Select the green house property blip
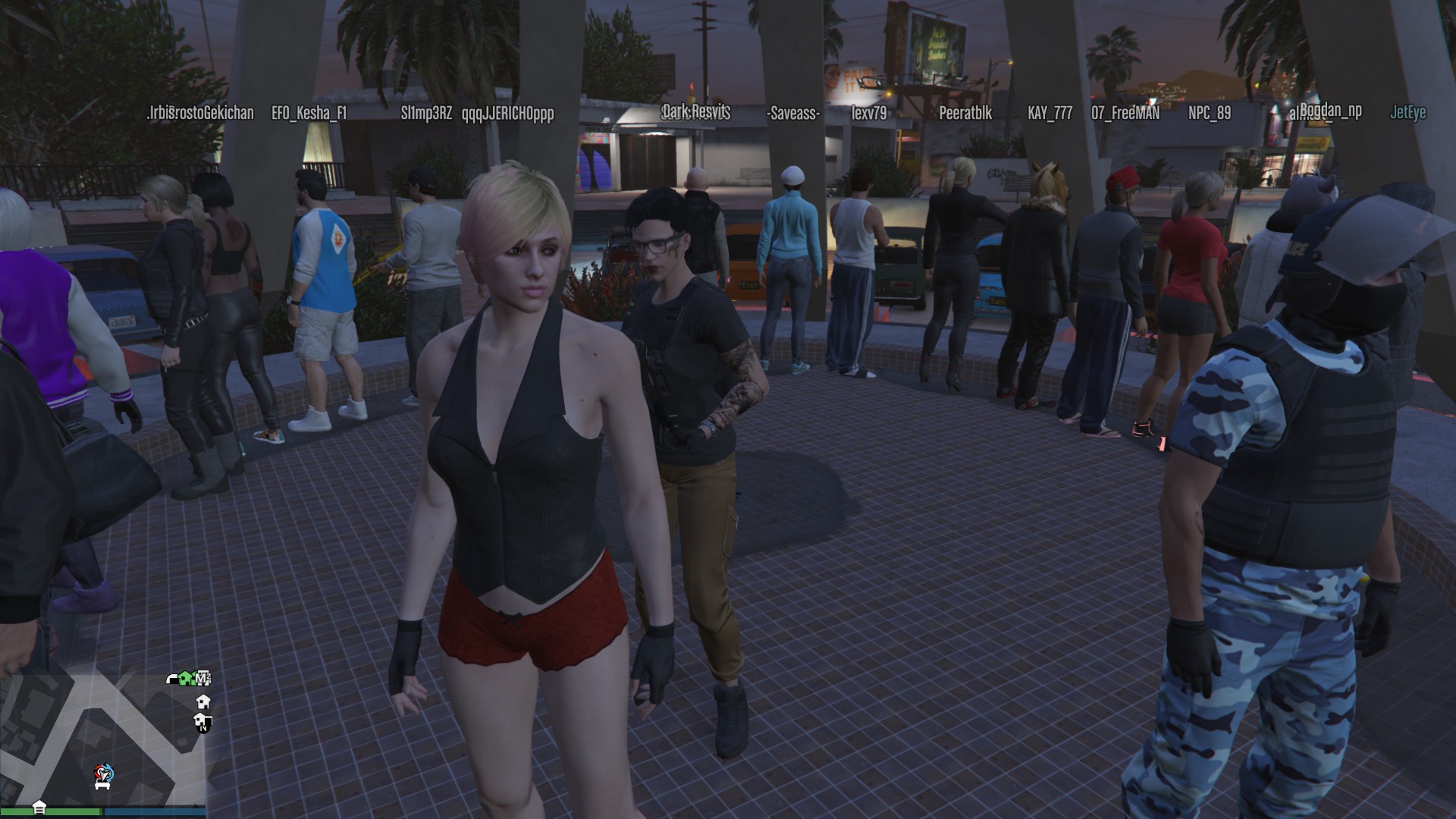Viewport: 1456px width, 819px height. coord(187,679)
